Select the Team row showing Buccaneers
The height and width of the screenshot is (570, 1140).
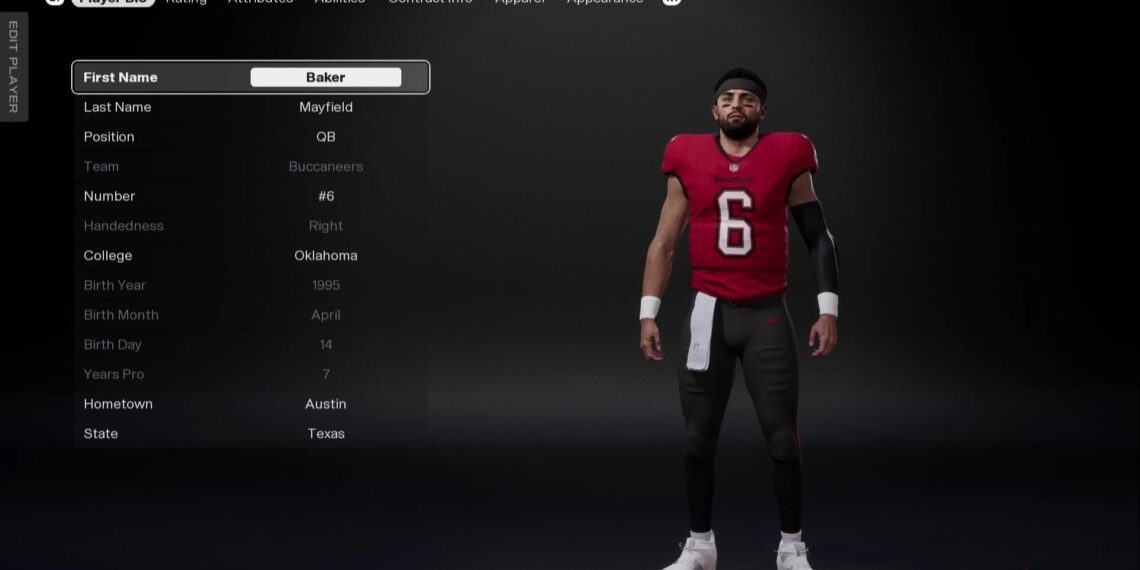click(251, 166)
